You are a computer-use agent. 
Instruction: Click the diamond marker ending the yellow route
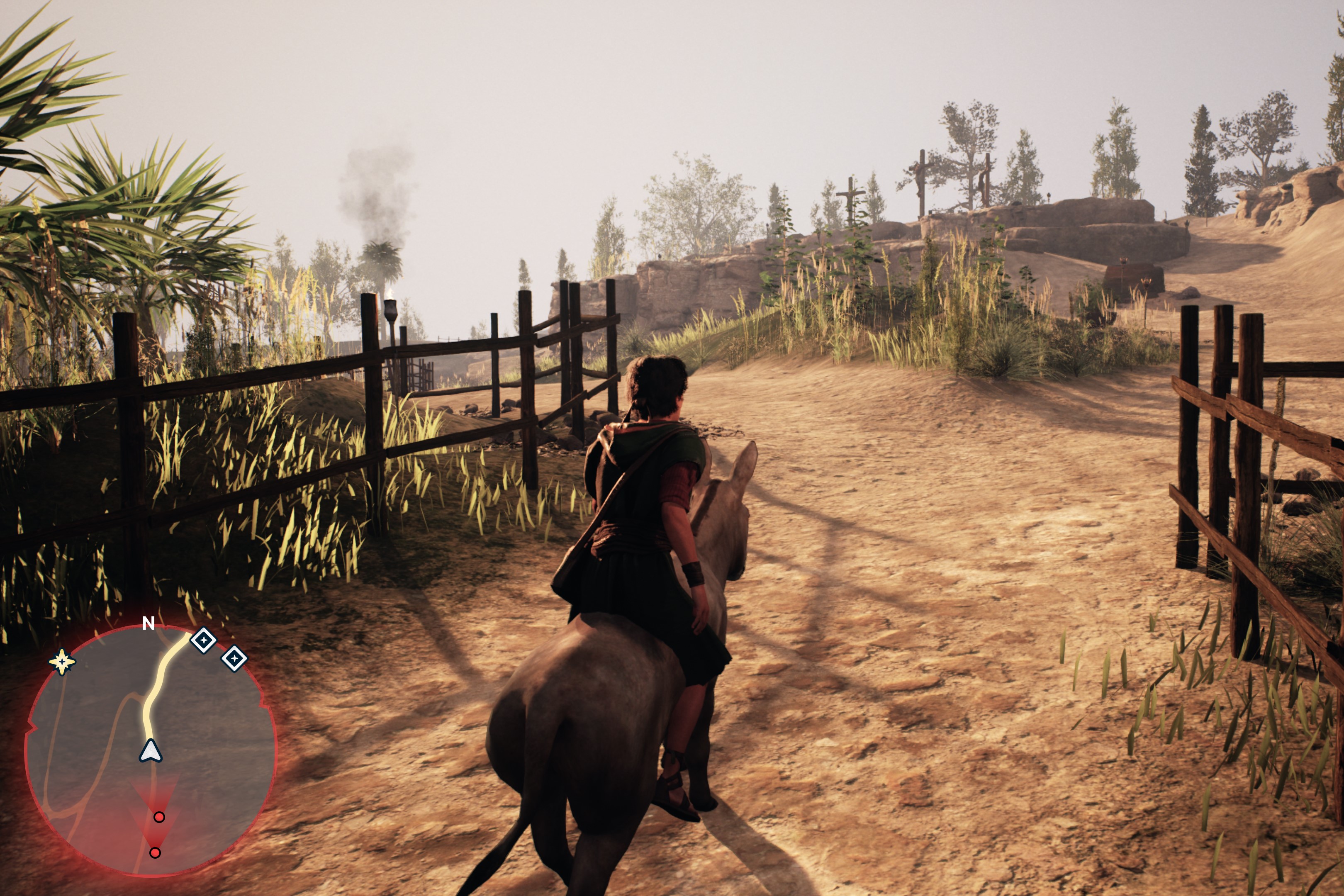[203, 640]
